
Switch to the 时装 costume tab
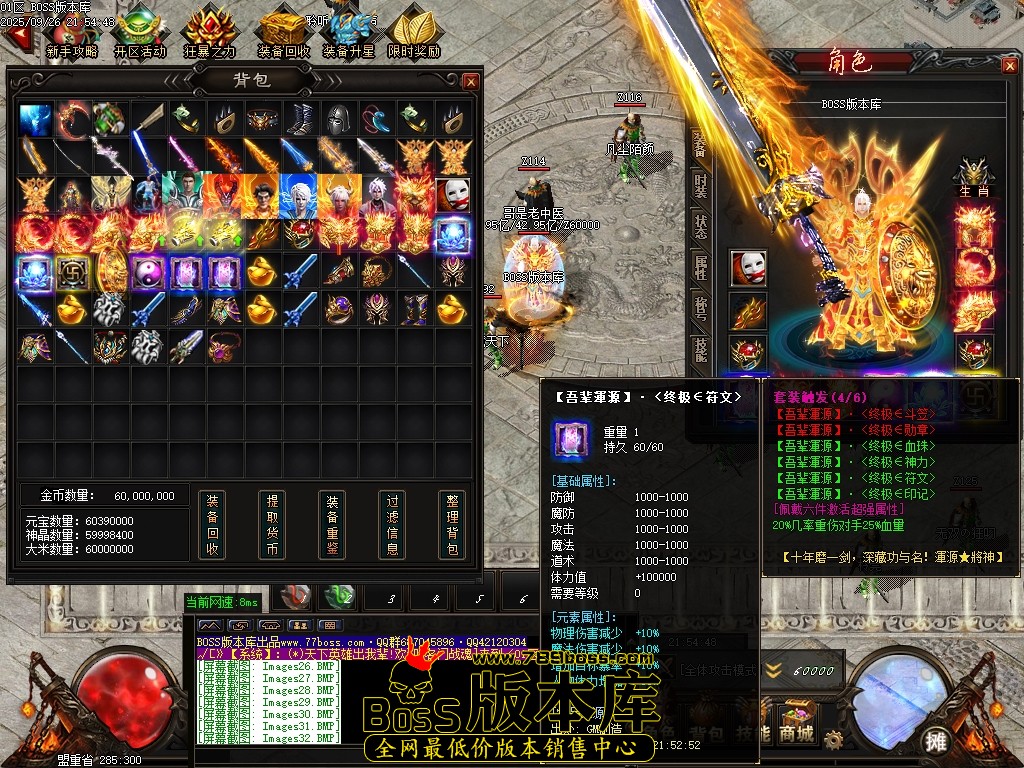click(700, 185)
